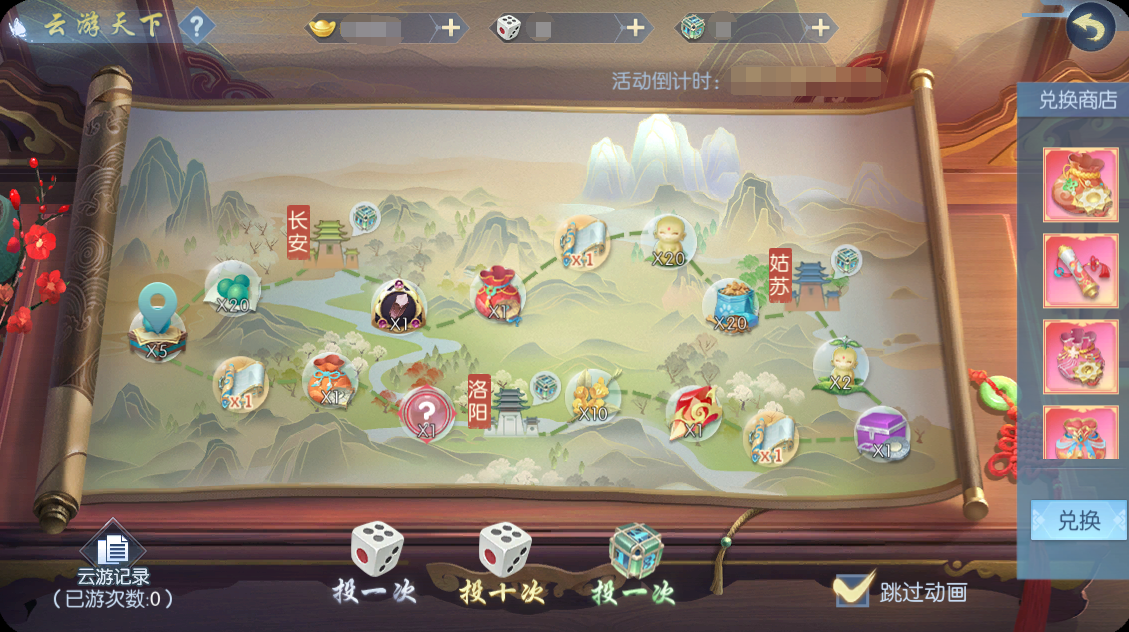Inspect the blue sack X20 reward
Viewport: 1129px width, 632px height.
point(730,305)
